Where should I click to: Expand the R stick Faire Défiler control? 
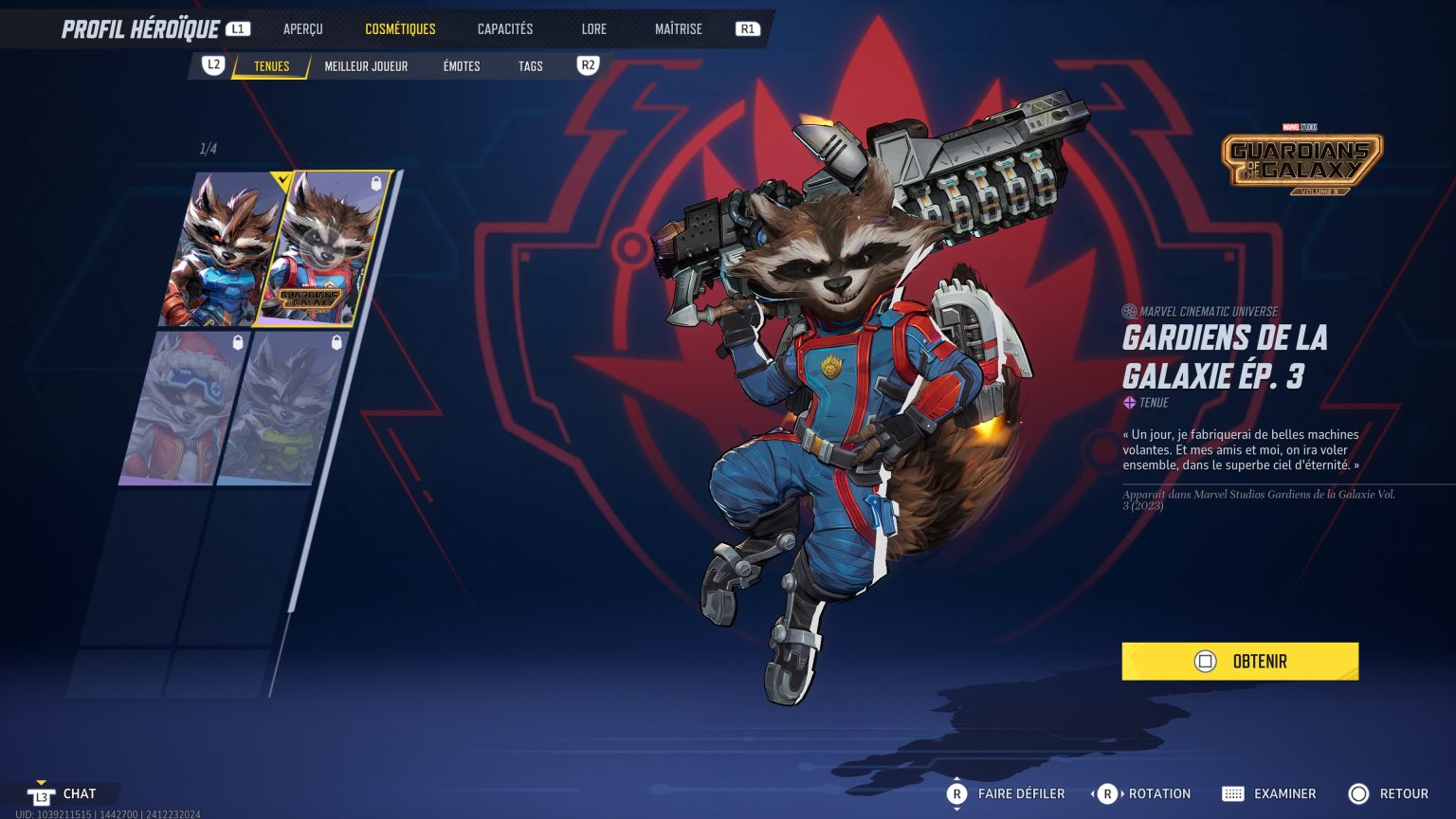pyautogui.click(x=958, y=793)
